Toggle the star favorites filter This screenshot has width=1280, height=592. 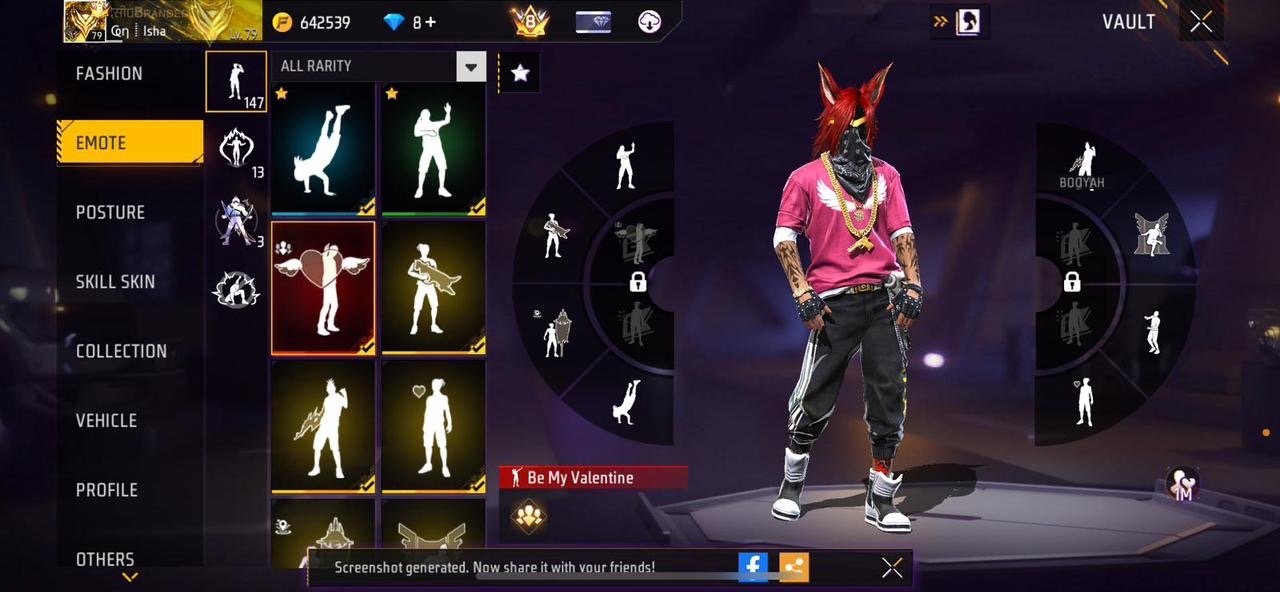pyautogui.click(x=520, y=72)
